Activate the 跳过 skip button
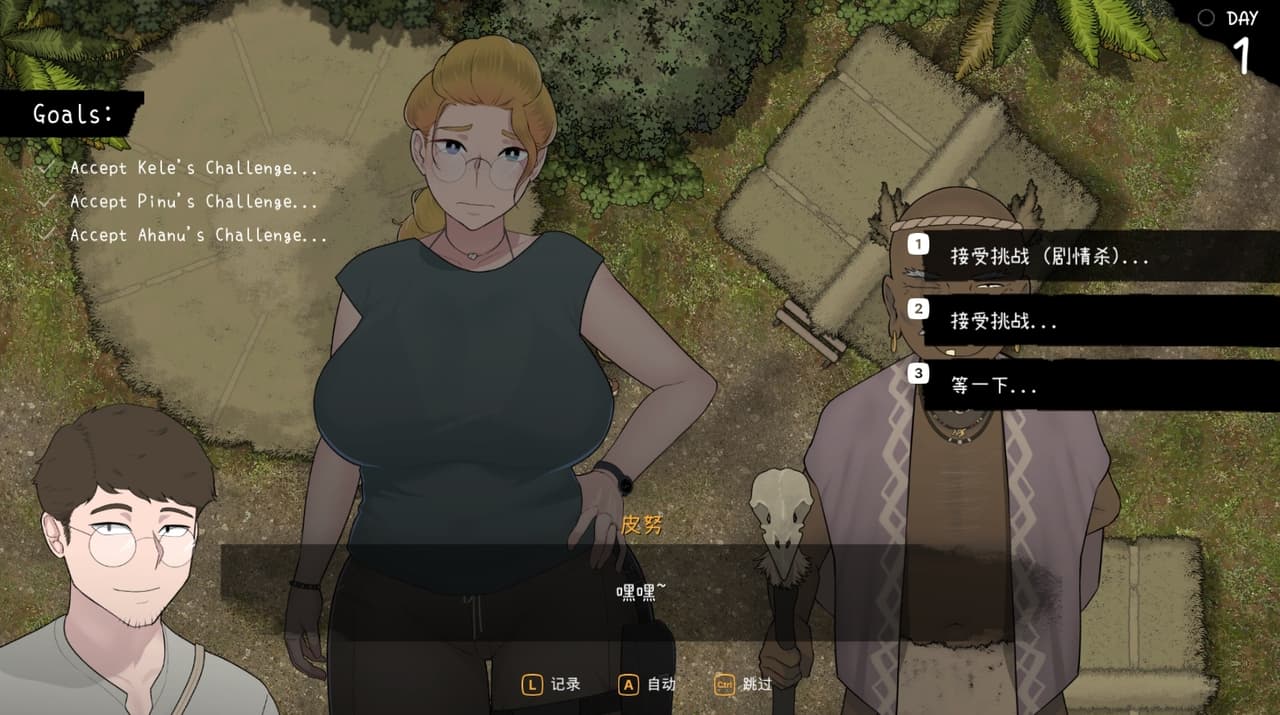The height and width of the screenshot is (715, 1280). (744, 685)
